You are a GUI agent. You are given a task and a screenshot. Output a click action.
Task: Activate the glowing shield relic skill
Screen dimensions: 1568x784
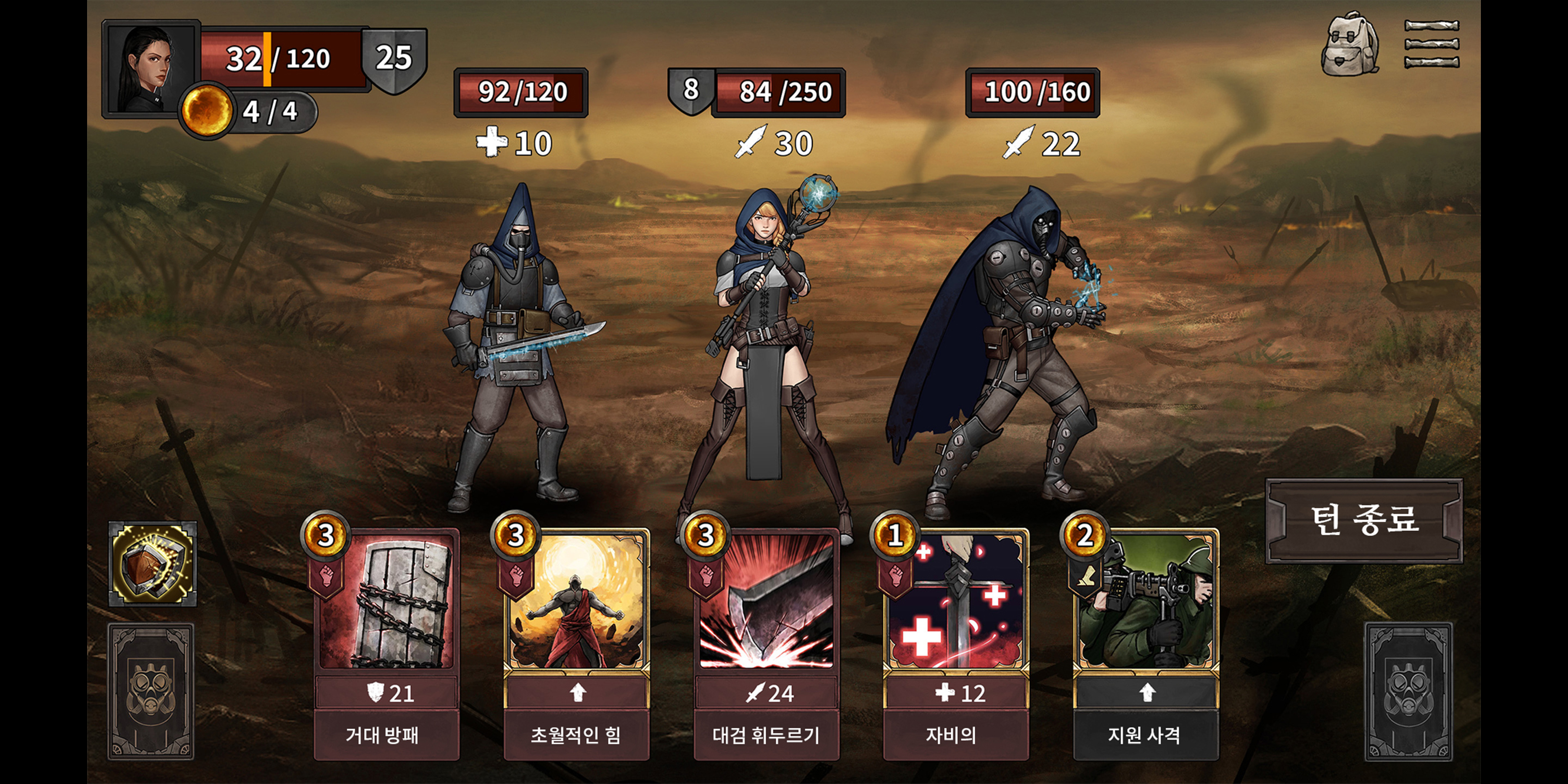[152, 564]
